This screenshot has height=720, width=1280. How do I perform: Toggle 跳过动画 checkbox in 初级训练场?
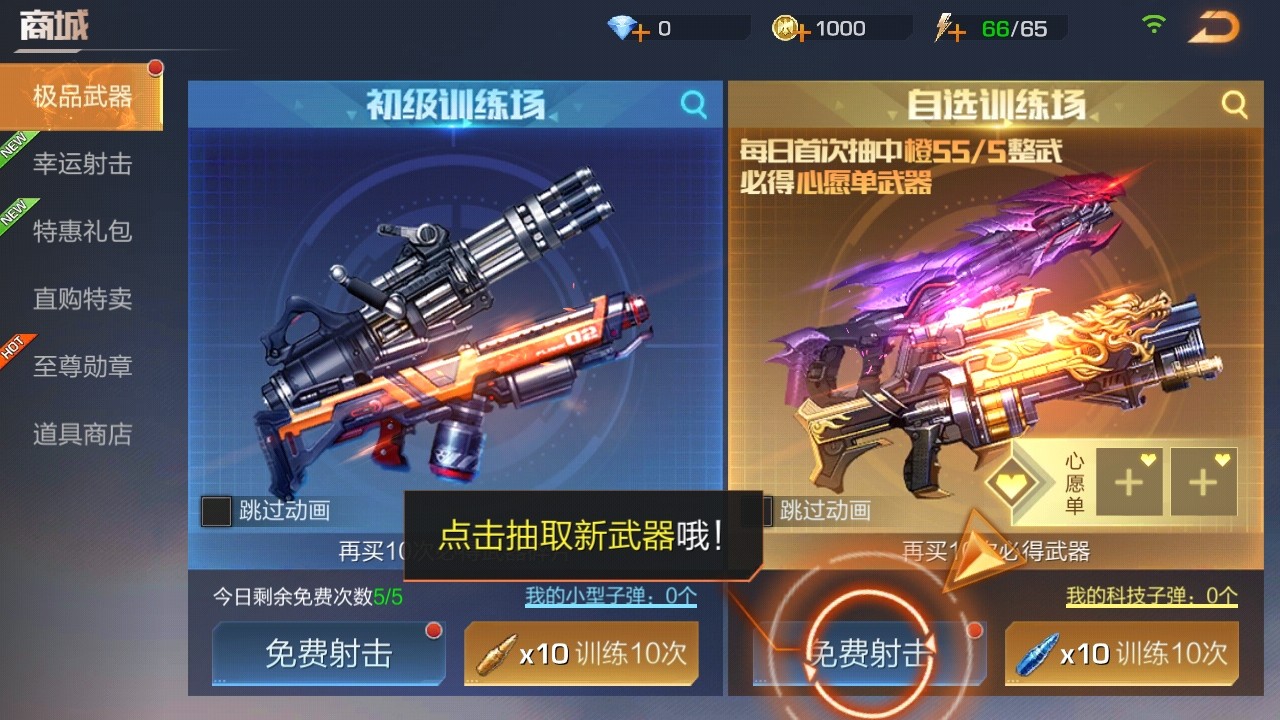(x=217, y=511)
